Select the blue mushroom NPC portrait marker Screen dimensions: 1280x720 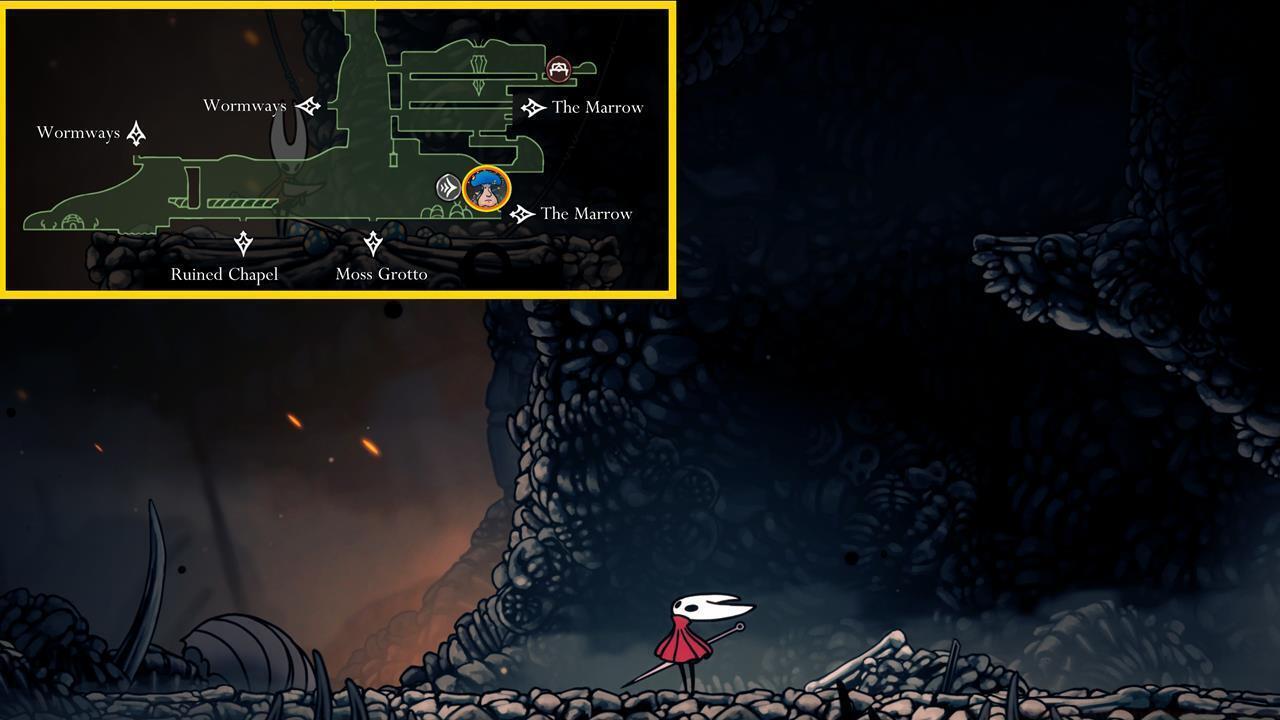click(x=485, y=190)
